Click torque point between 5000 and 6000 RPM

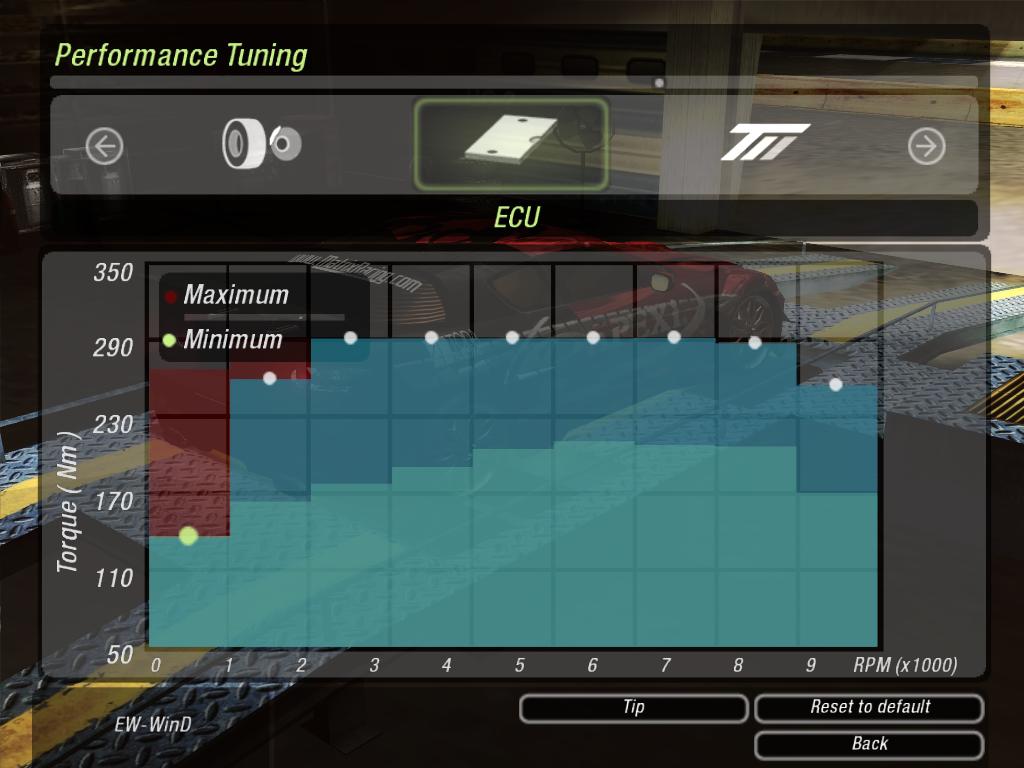coord(593,338)
